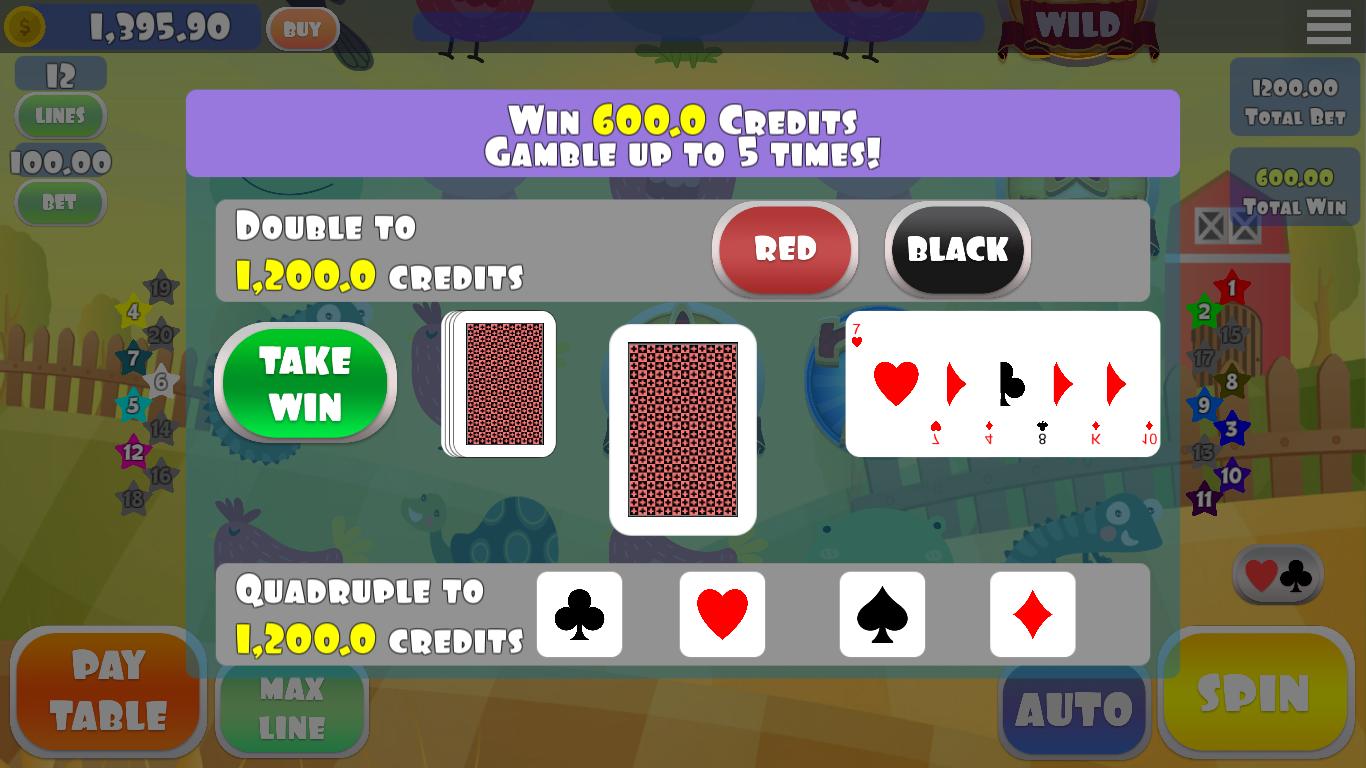Select the diamond suit to quadruple
This screenshot has width=1366, height=768.
pos(1033,615)
